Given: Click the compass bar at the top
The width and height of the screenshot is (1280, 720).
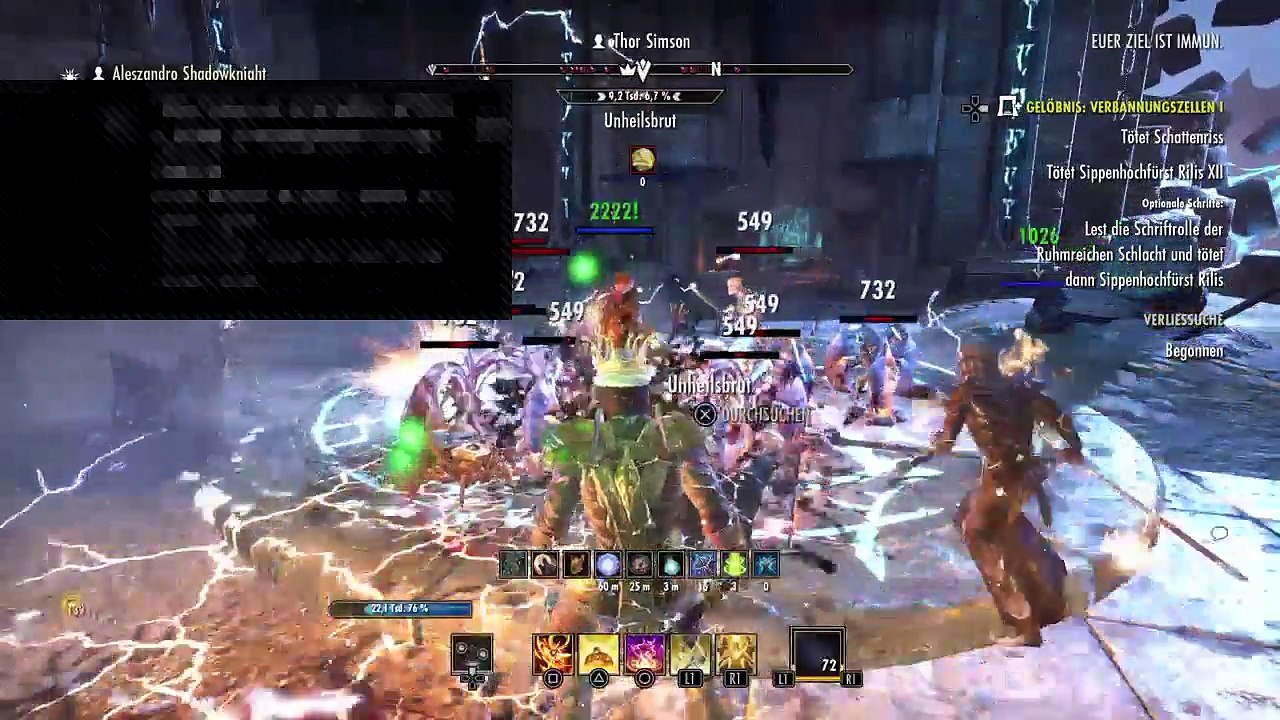Looking at the screenshot, I should point(640,69).
